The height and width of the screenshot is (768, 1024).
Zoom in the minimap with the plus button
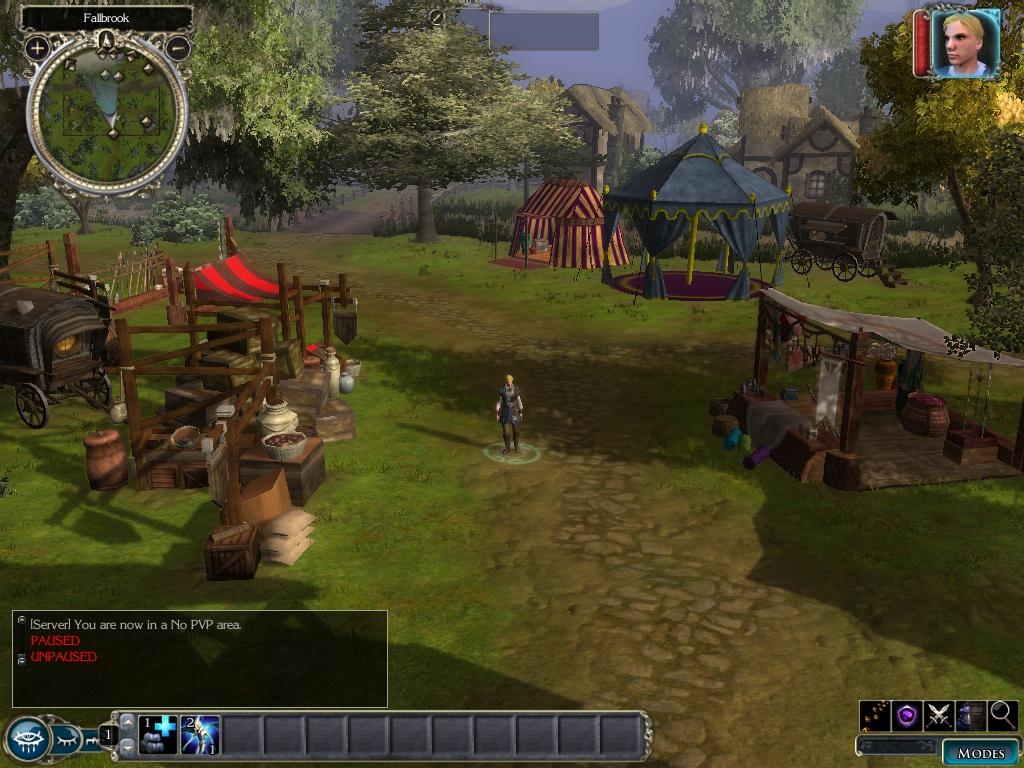[37, 47]
